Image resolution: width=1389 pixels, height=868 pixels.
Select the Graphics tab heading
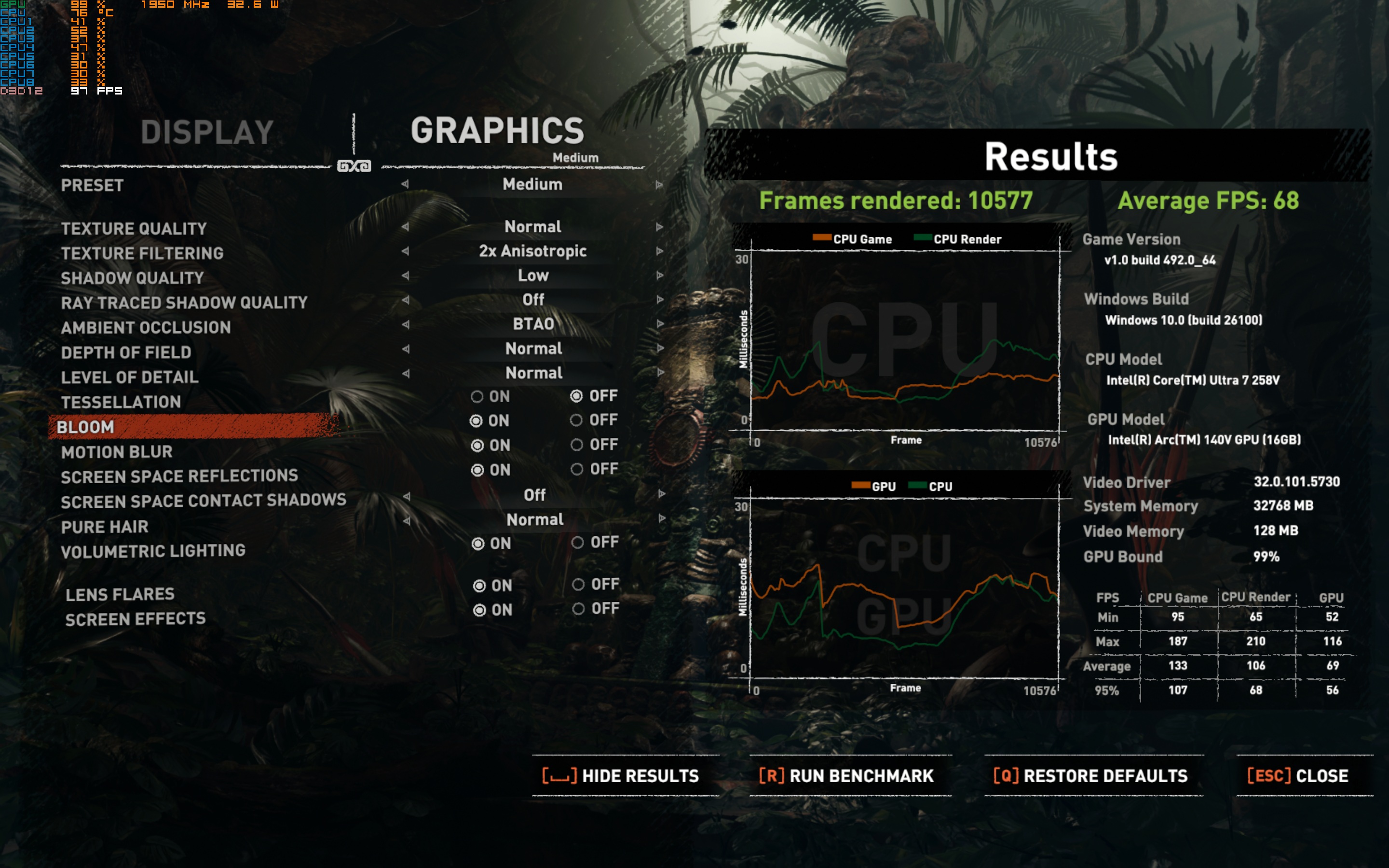(497, 131)
